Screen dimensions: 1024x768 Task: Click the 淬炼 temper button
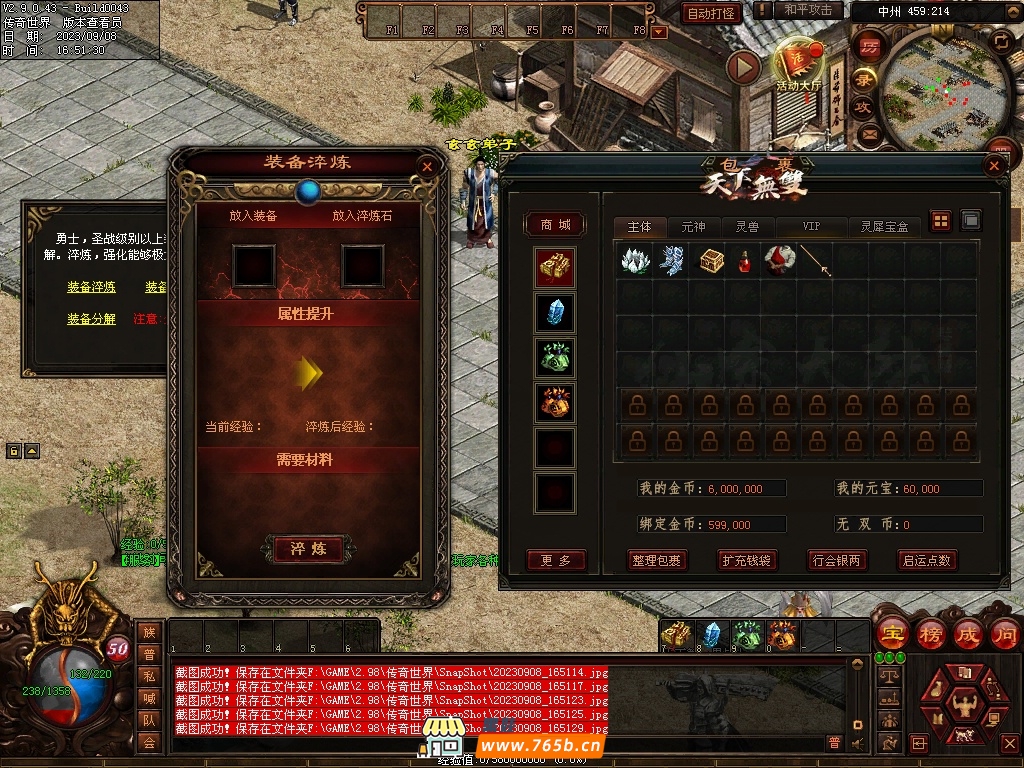(308, 549)
